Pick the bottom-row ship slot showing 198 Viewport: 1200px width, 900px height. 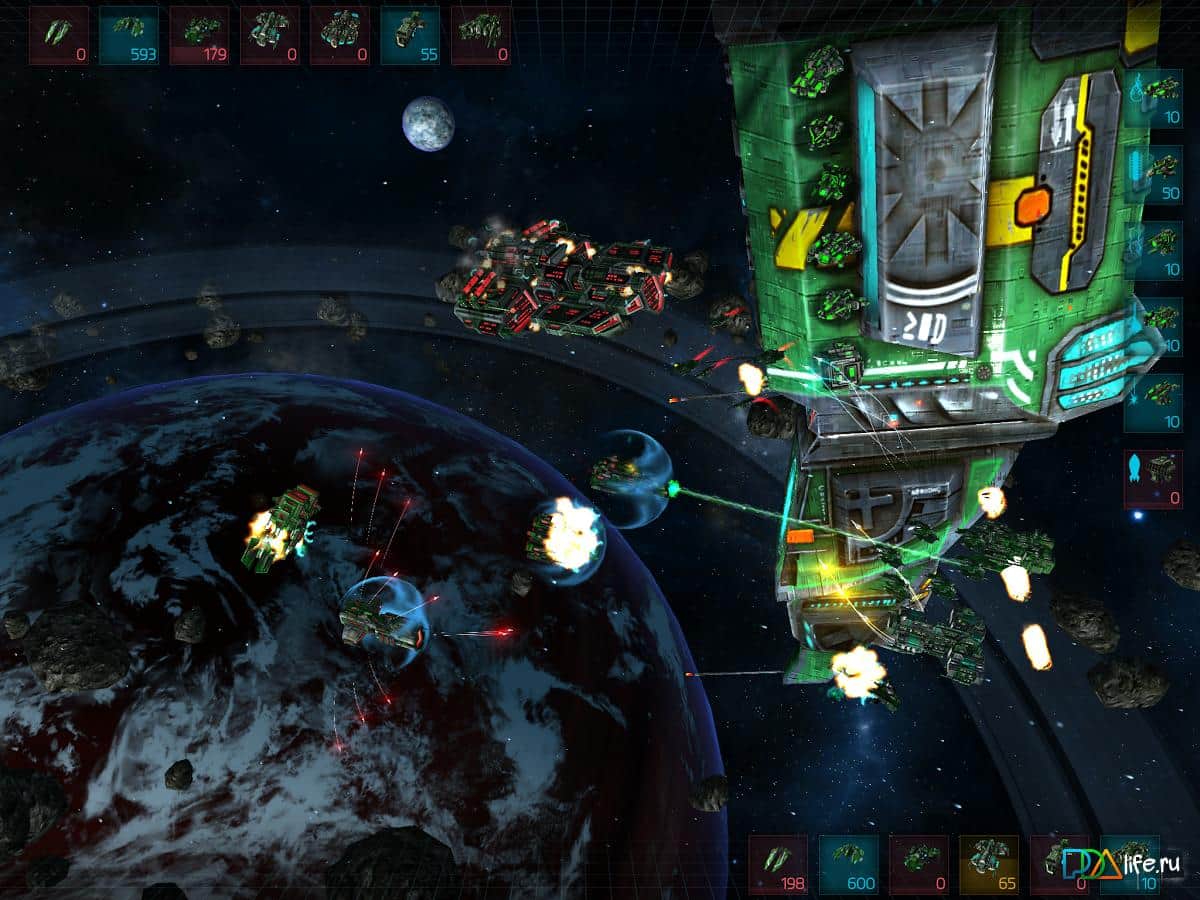[779, 864]
